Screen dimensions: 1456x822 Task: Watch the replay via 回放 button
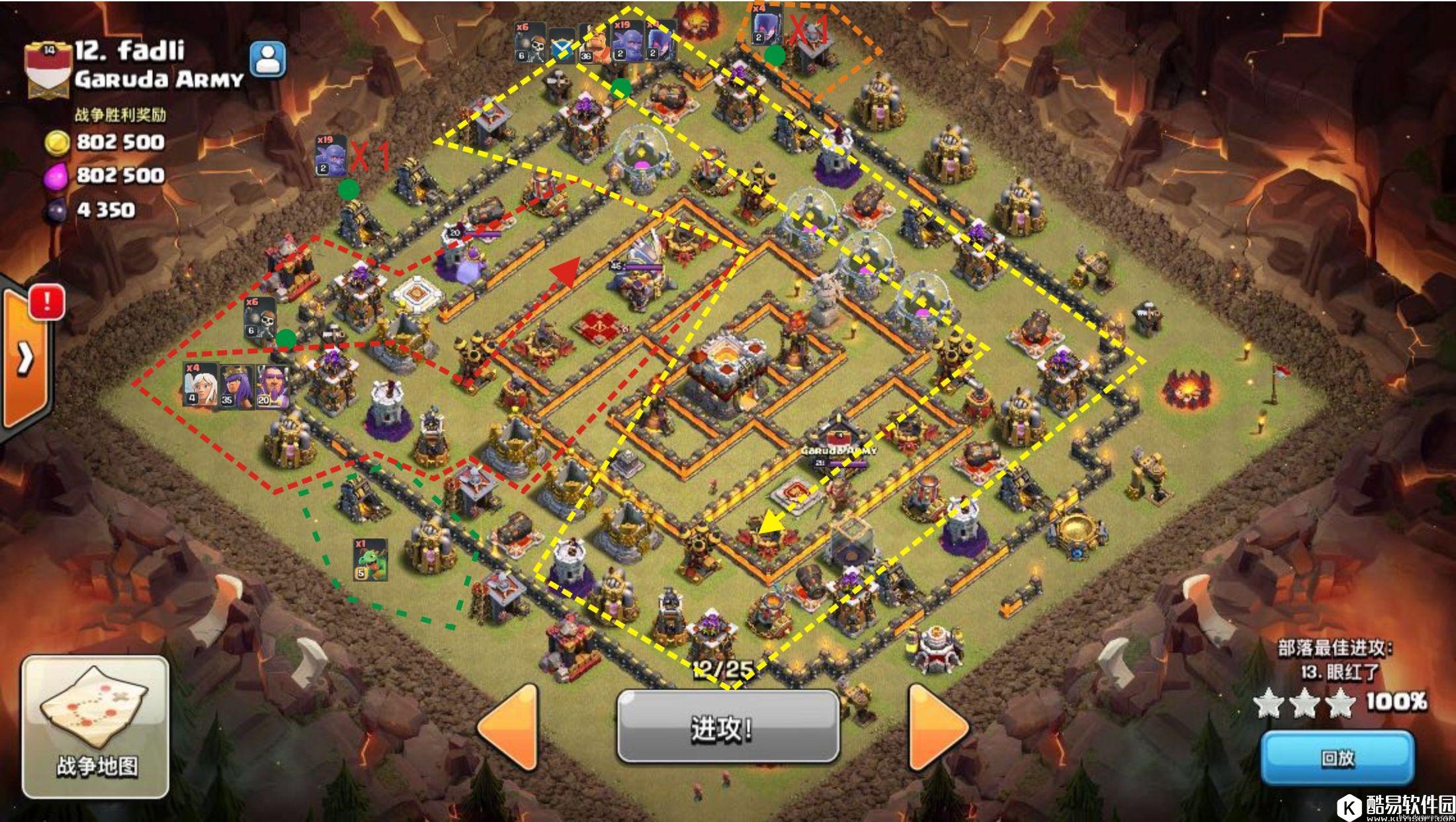coord(1338,758)
